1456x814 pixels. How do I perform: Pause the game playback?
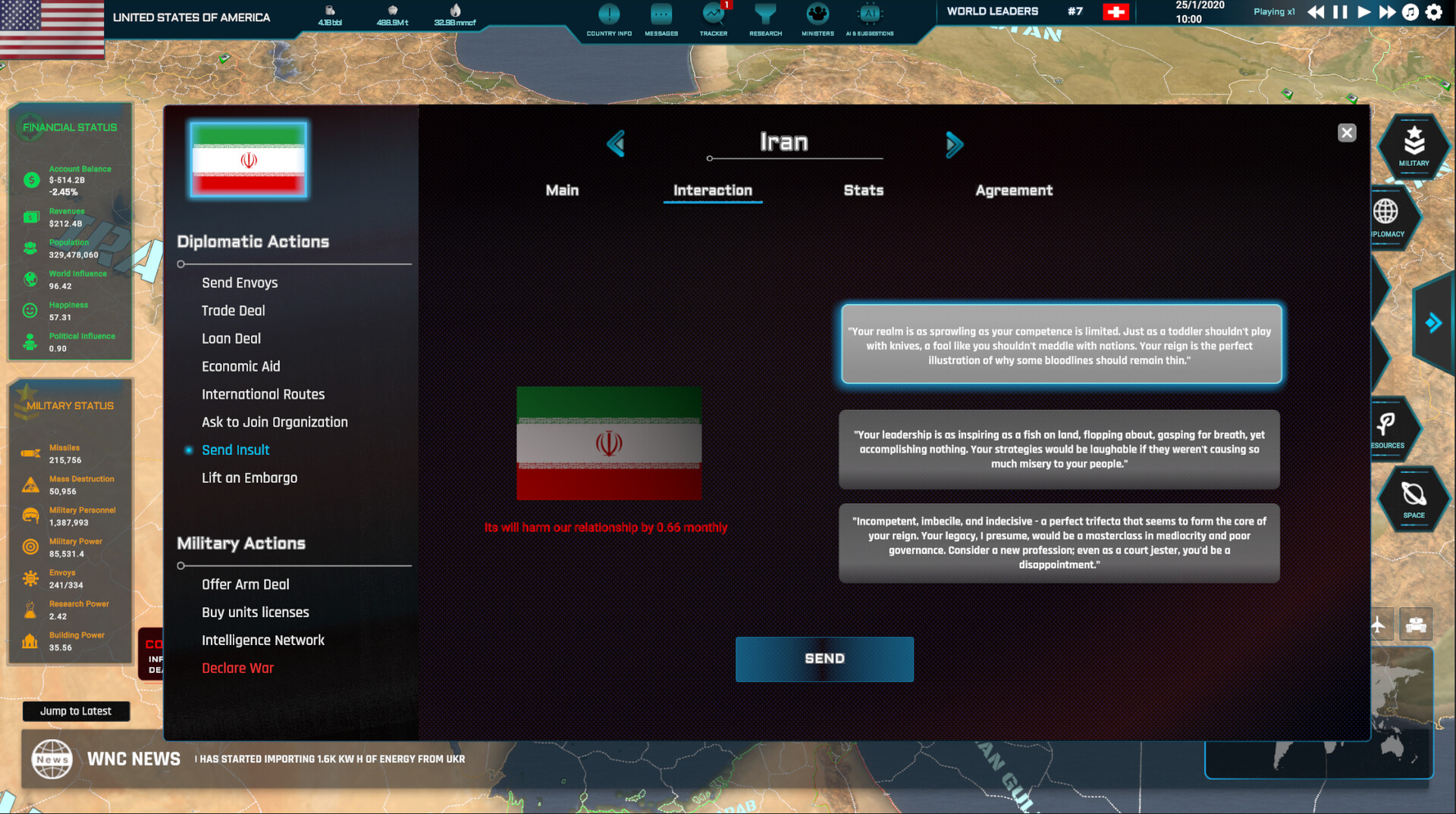tap(1338, 11)
